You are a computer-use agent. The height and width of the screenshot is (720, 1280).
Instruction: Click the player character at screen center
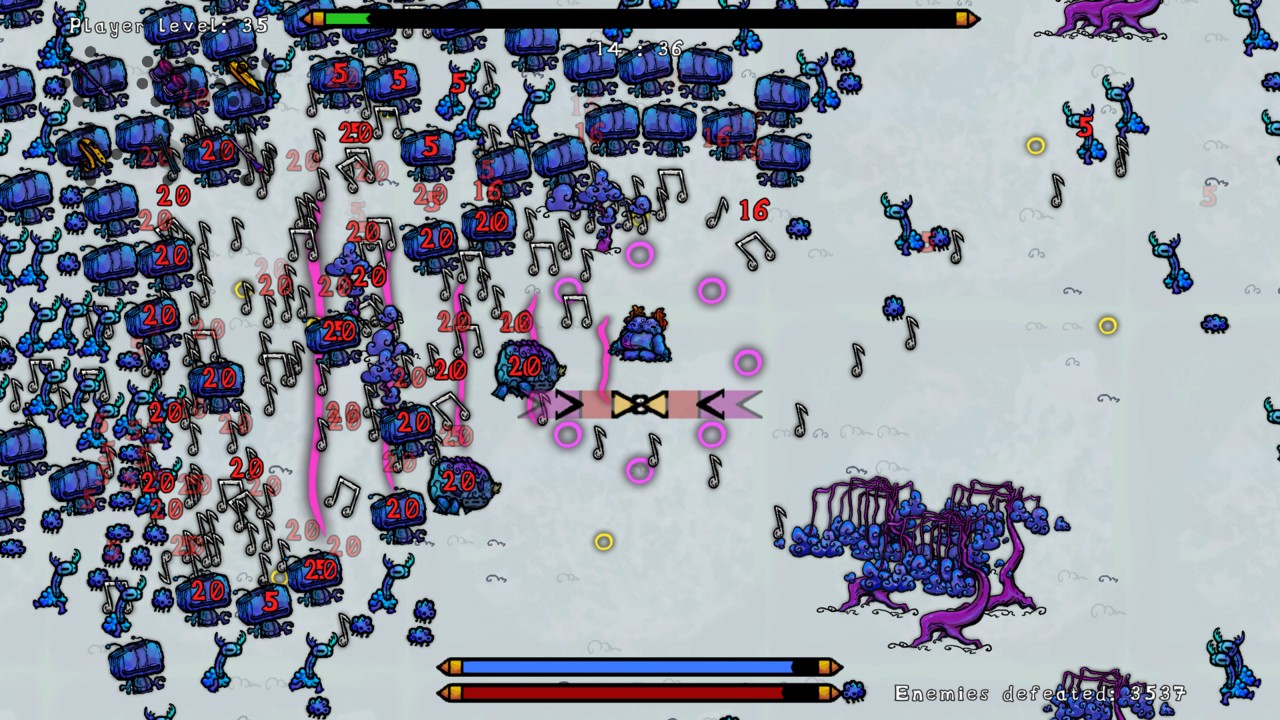tap(642, 335)
